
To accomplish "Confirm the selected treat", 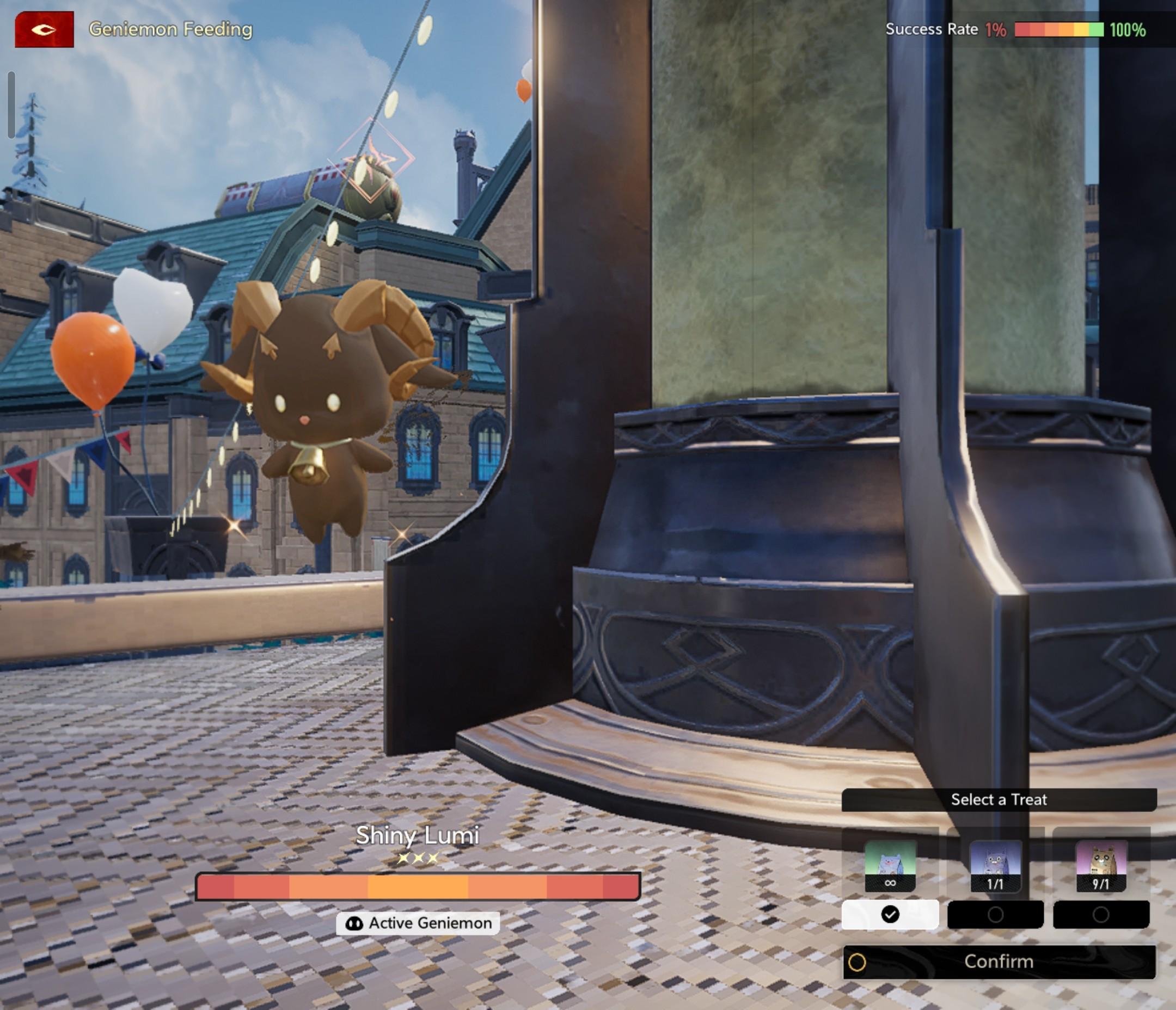I will 999,962.
